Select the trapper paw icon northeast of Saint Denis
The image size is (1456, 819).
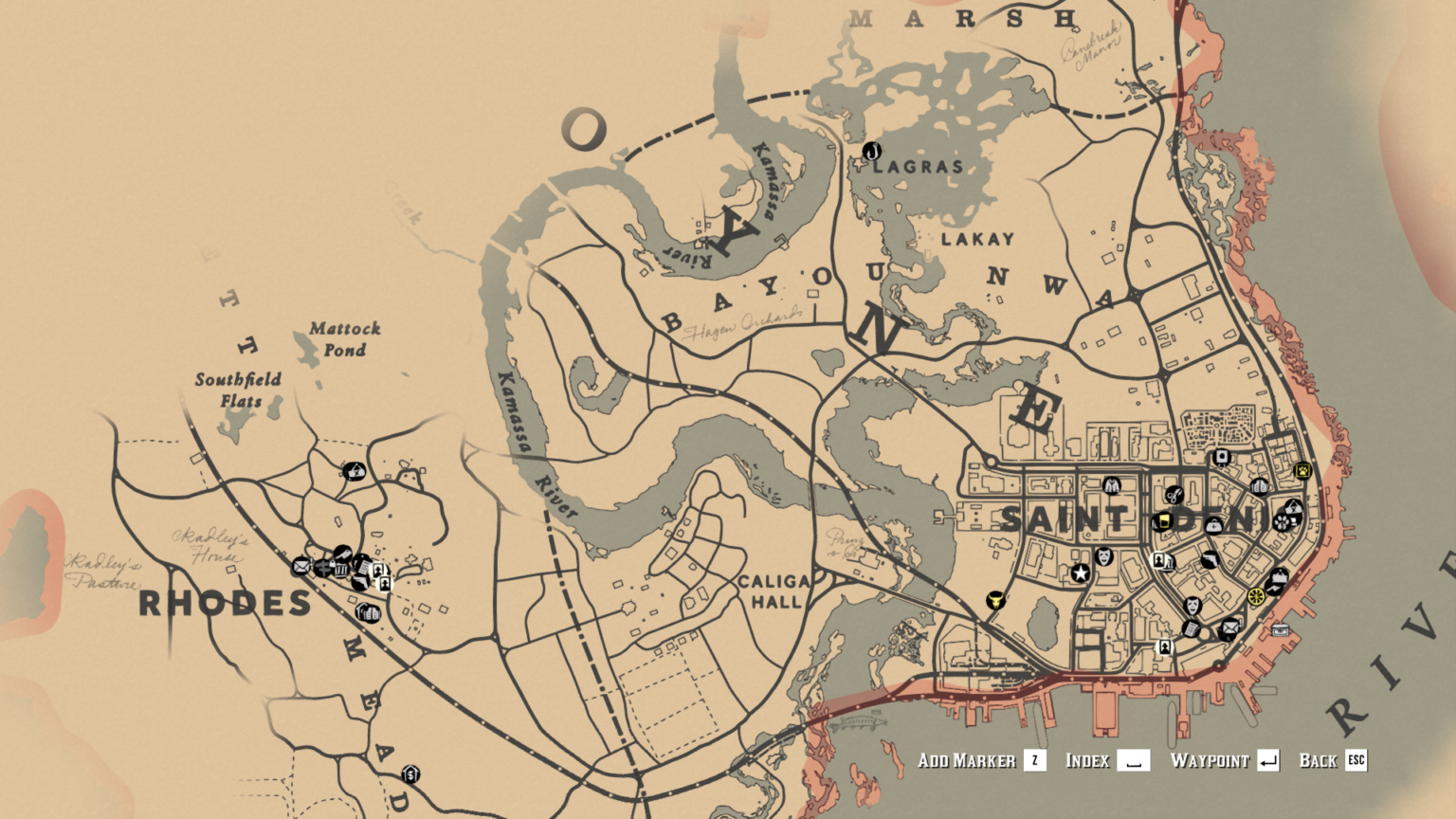[x=1302, y=472]
